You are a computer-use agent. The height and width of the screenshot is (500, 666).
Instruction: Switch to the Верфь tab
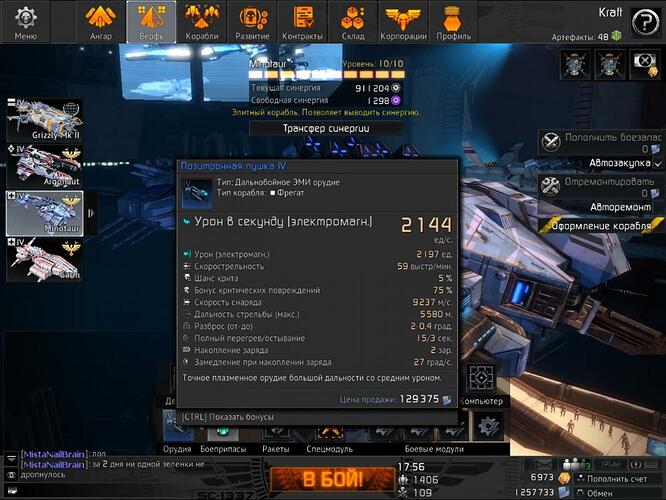[x=151, y=21]
